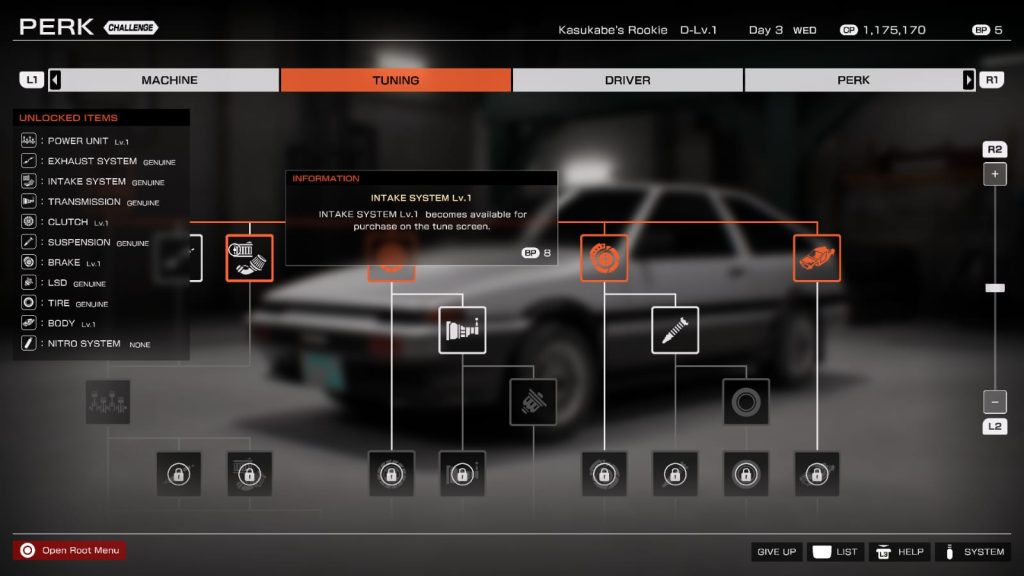The height and width of the screenshot is (576, 1024).
Task: Click the right arrow beside the PERK tab
Action: pos(968,80)
